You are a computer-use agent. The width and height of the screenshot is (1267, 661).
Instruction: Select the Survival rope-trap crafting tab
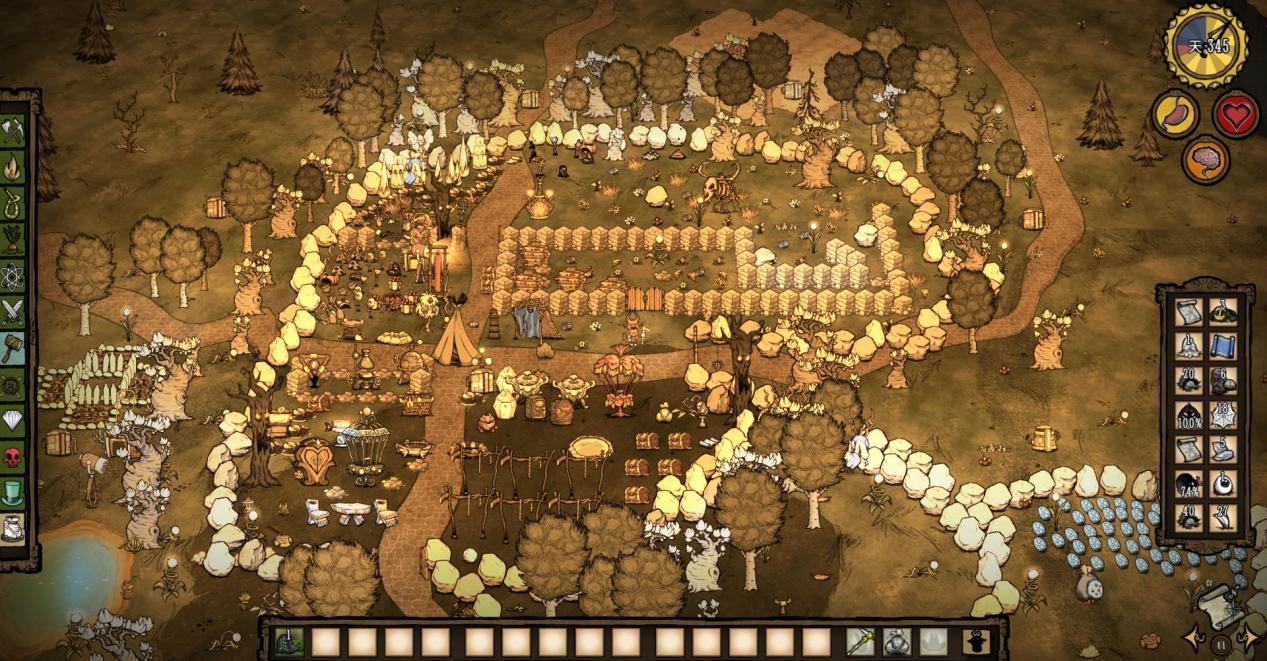[x=13, y=203]
